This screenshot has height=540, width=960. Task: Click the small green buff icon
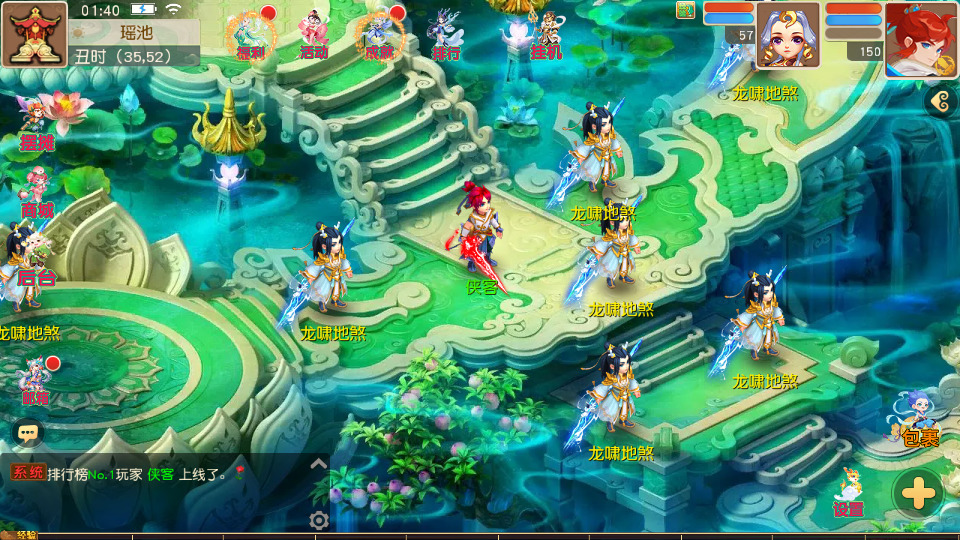[x=685, y=10]
